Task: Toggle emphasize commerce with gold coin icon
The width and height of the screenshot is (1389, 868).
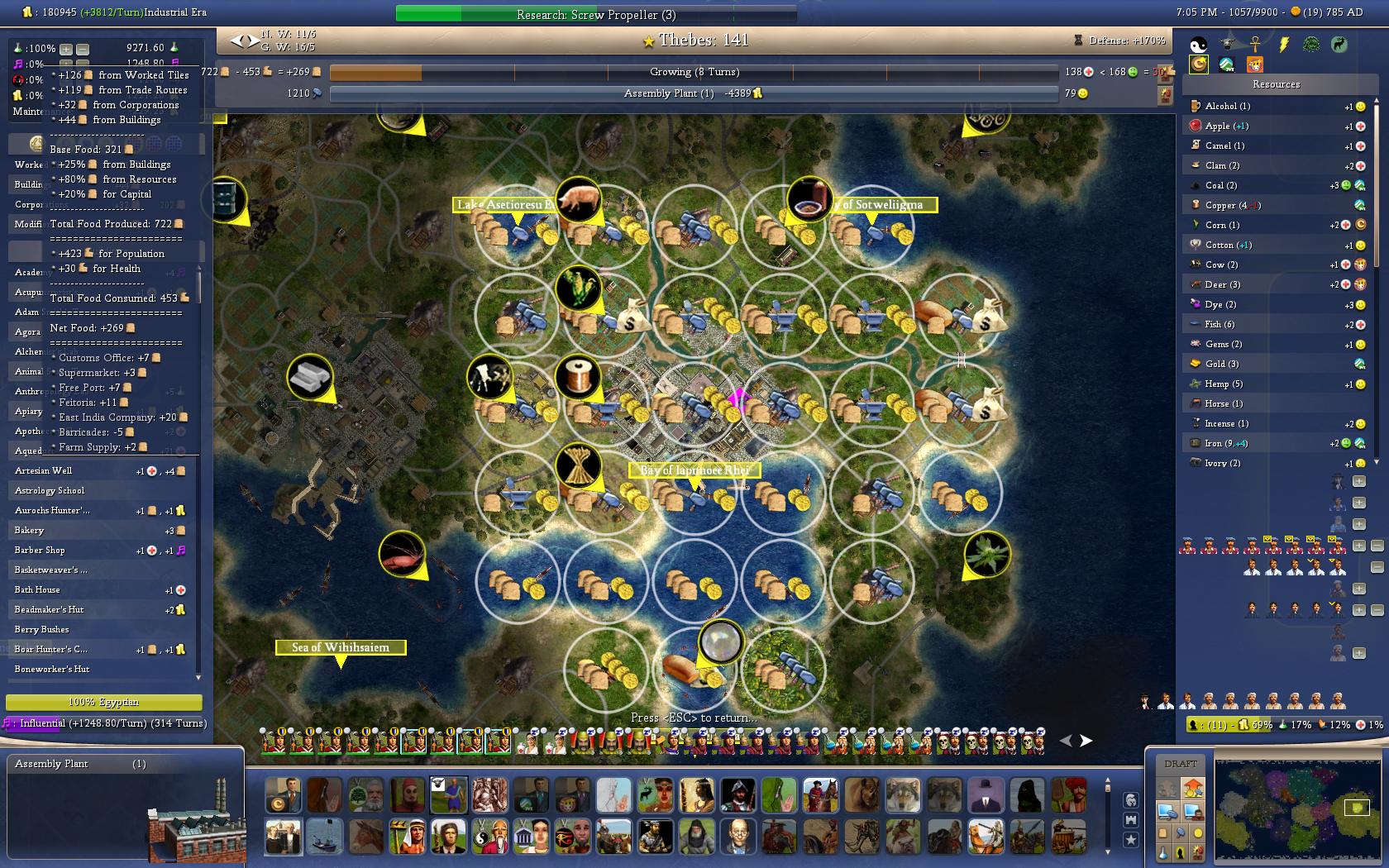Action: point(1198,832)
